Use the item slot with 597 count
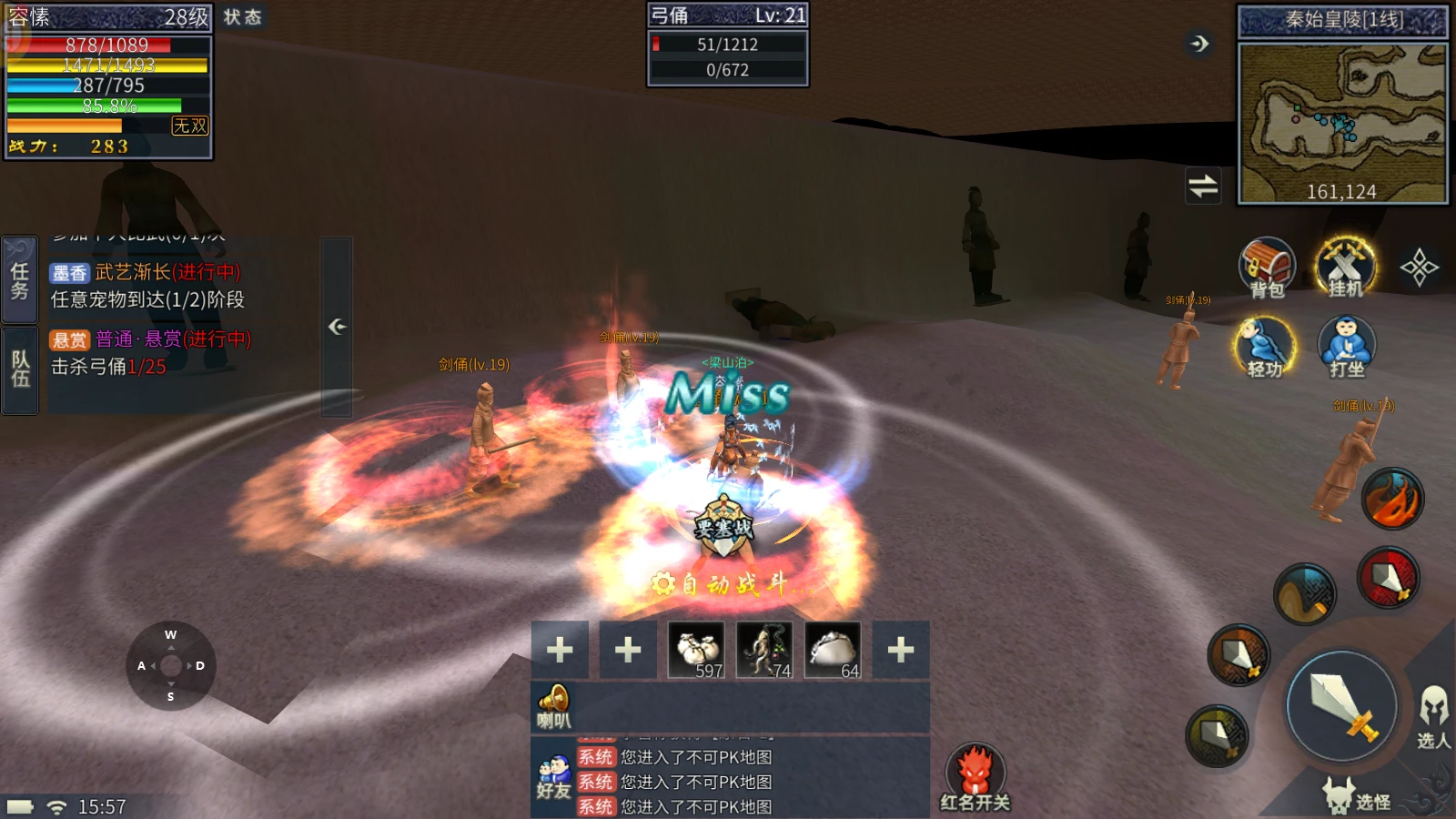 pyautogui.click(x=697, y=650)
